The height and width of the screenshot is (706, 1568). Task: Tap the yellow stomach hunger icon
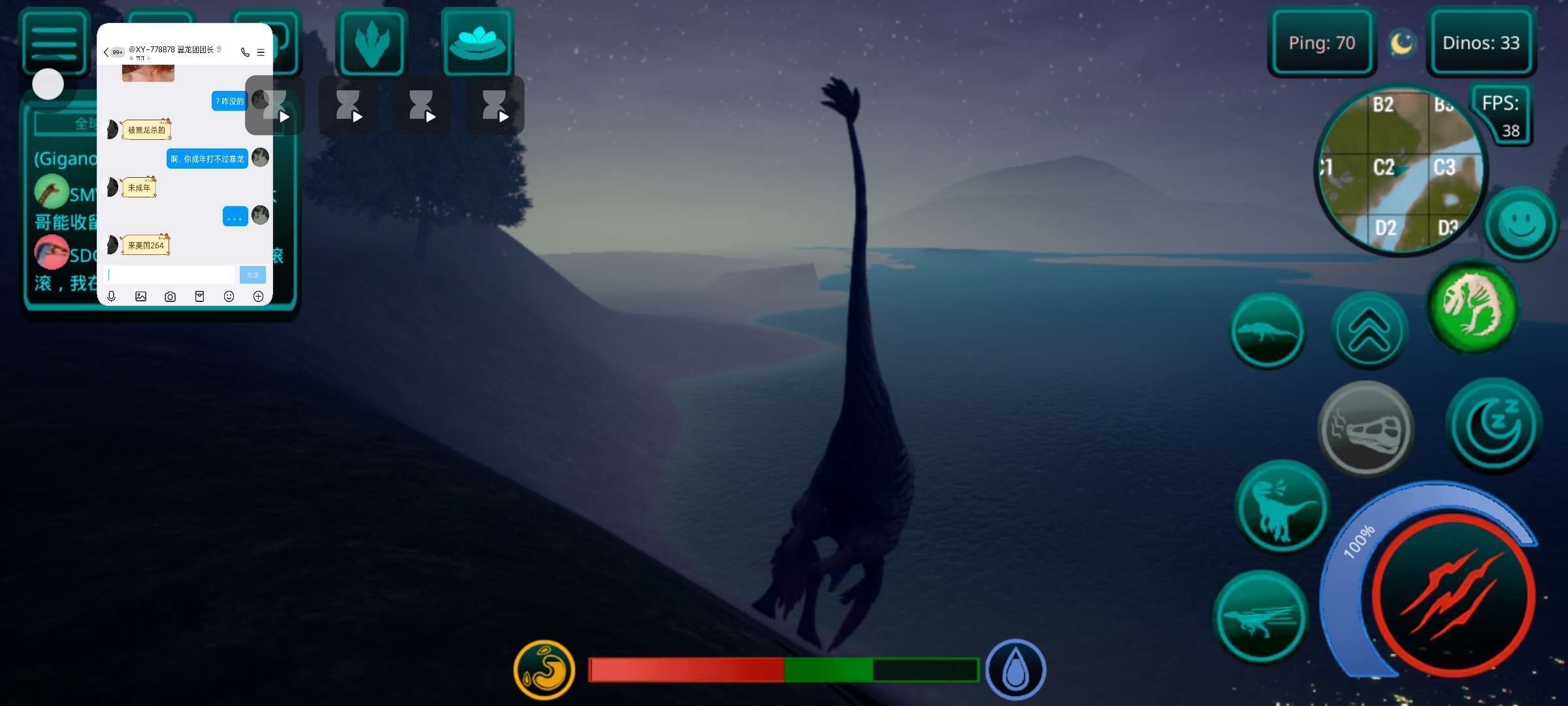[544, 669]
